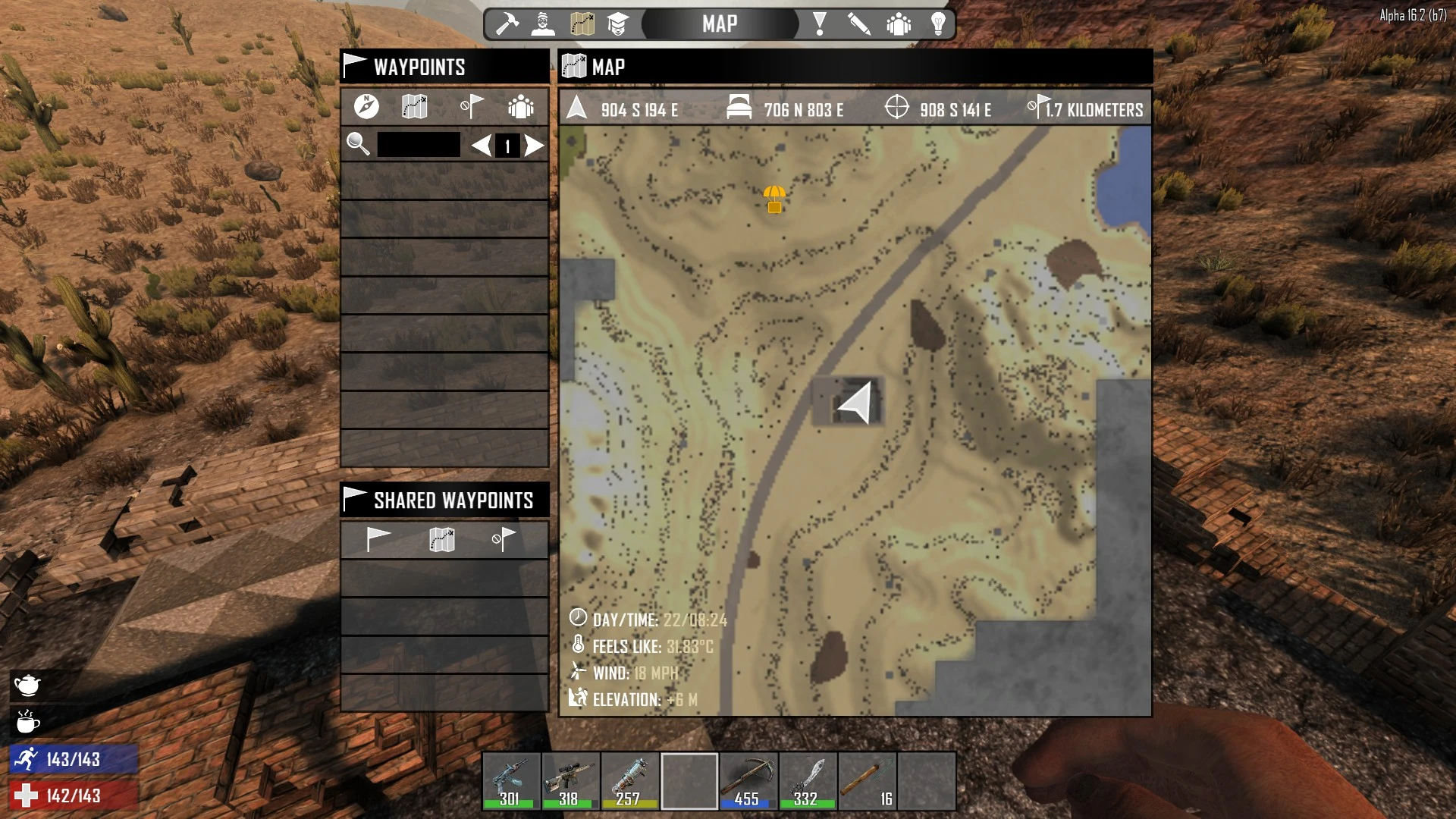Open the lightbulb tab in the top bar

(x=938, y=24)
